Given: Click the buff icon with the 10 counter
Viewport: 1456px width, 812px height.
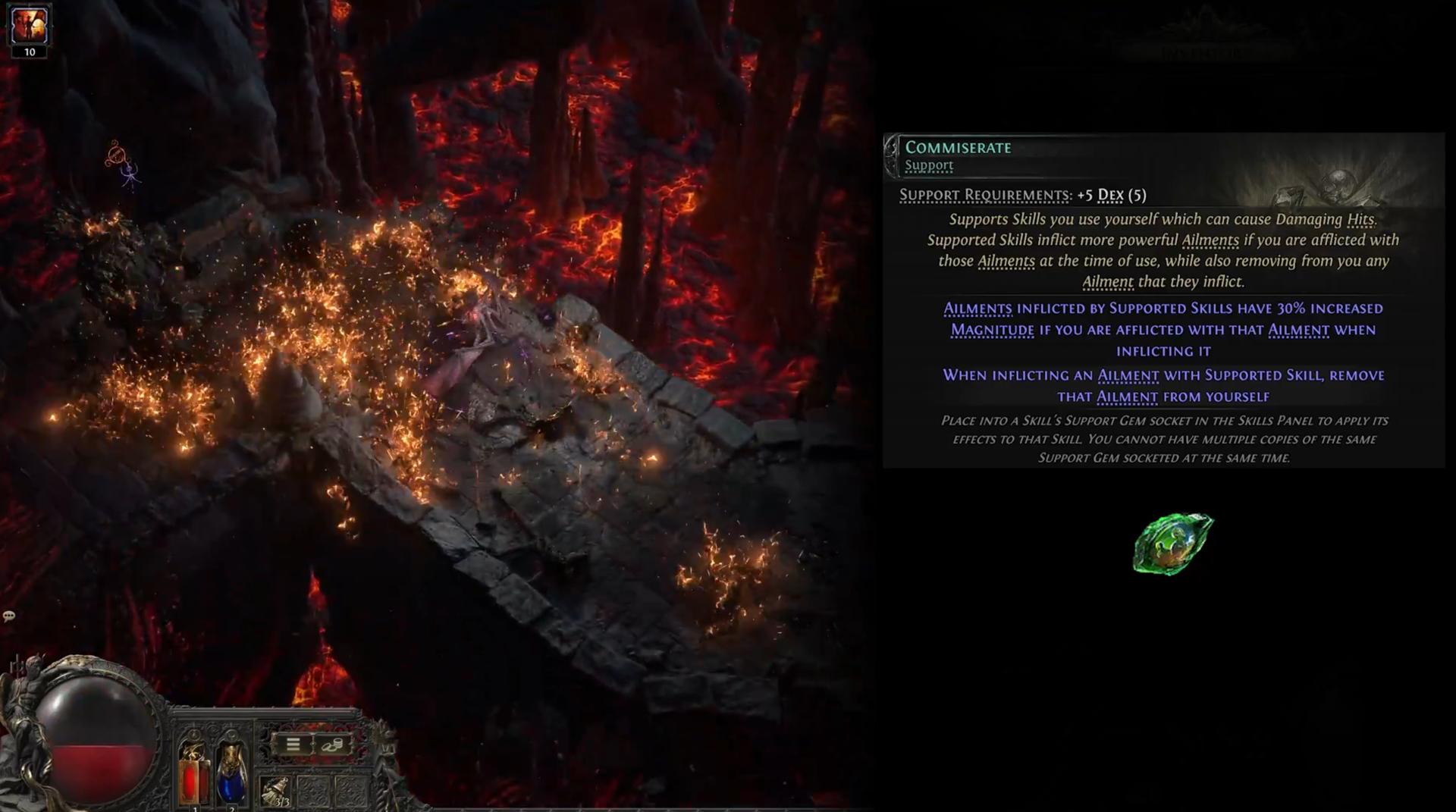Looking at the screenshot, I should 30,28.
